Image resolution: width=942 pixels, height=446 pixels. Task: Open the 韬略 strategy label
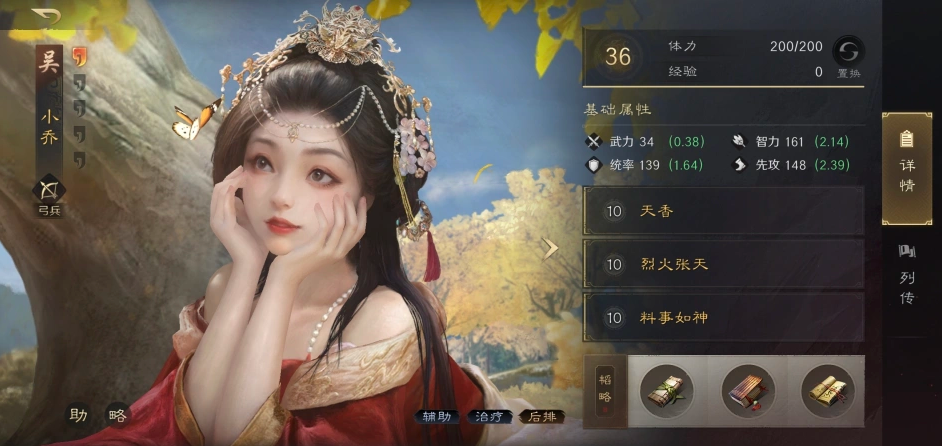click(606, 391)
